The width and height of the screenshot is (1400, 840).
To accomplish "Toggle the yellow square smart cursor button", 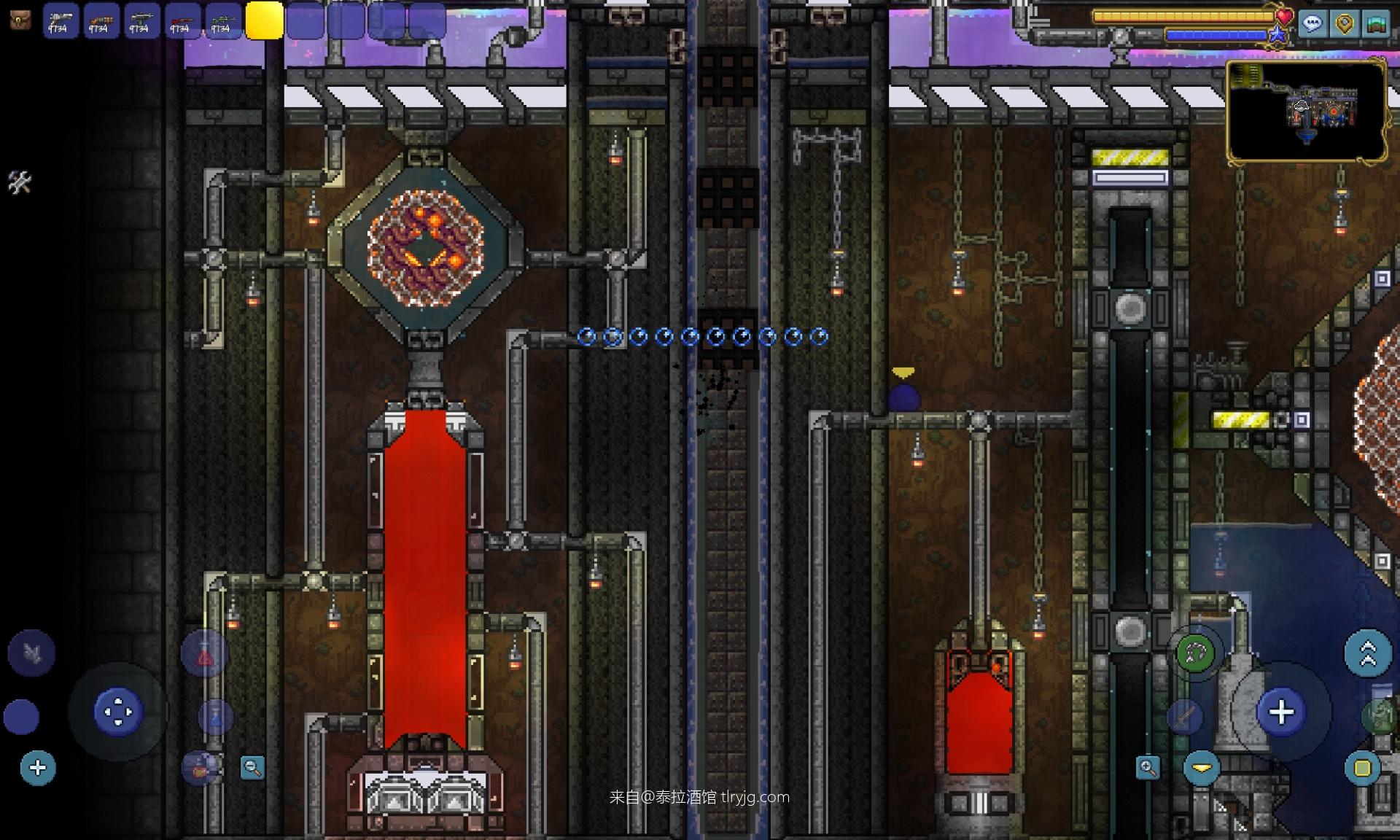I will point(1362,768).
